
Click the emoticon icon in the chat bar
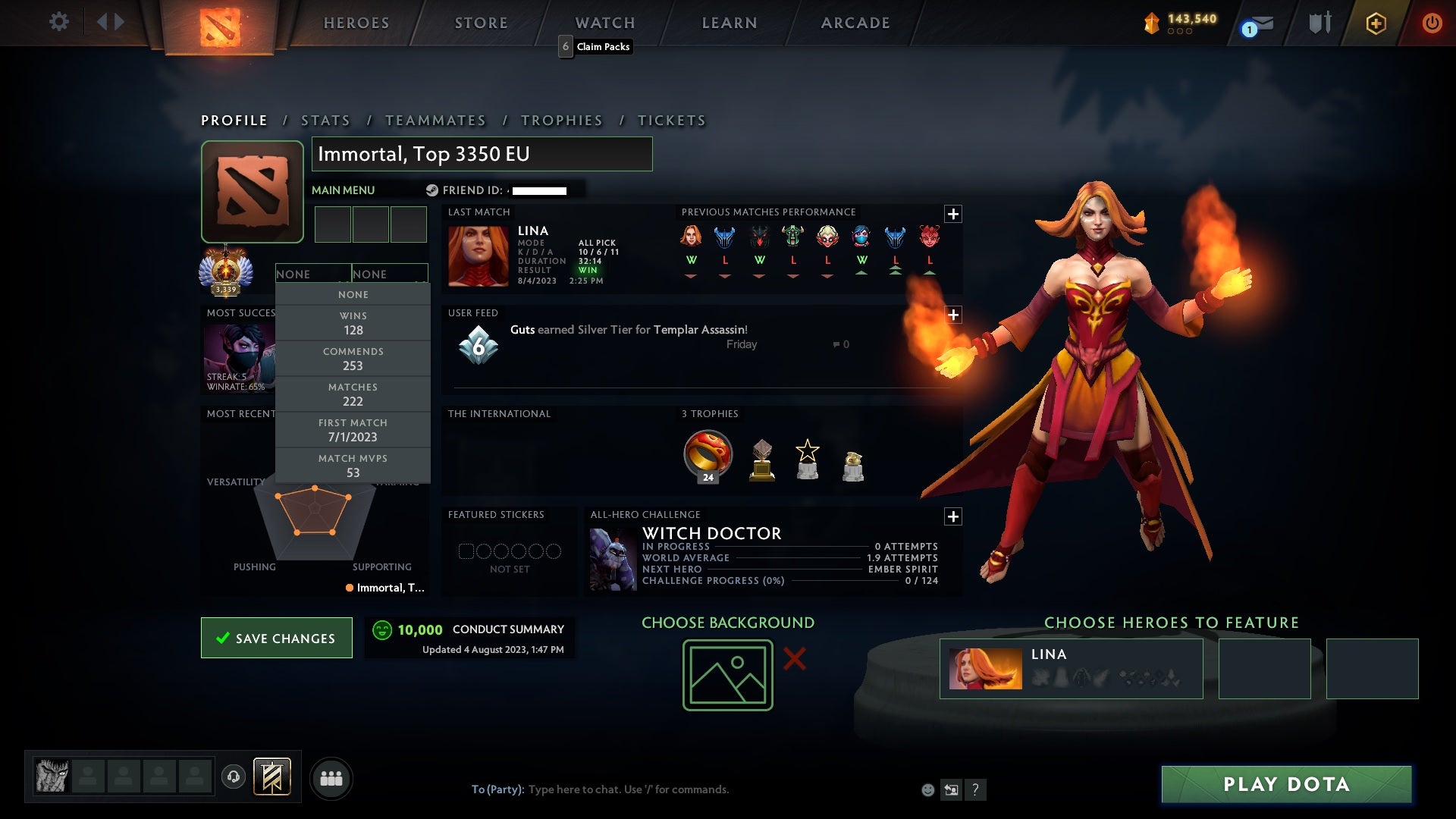pyautogui.click(x=927, y=789)
